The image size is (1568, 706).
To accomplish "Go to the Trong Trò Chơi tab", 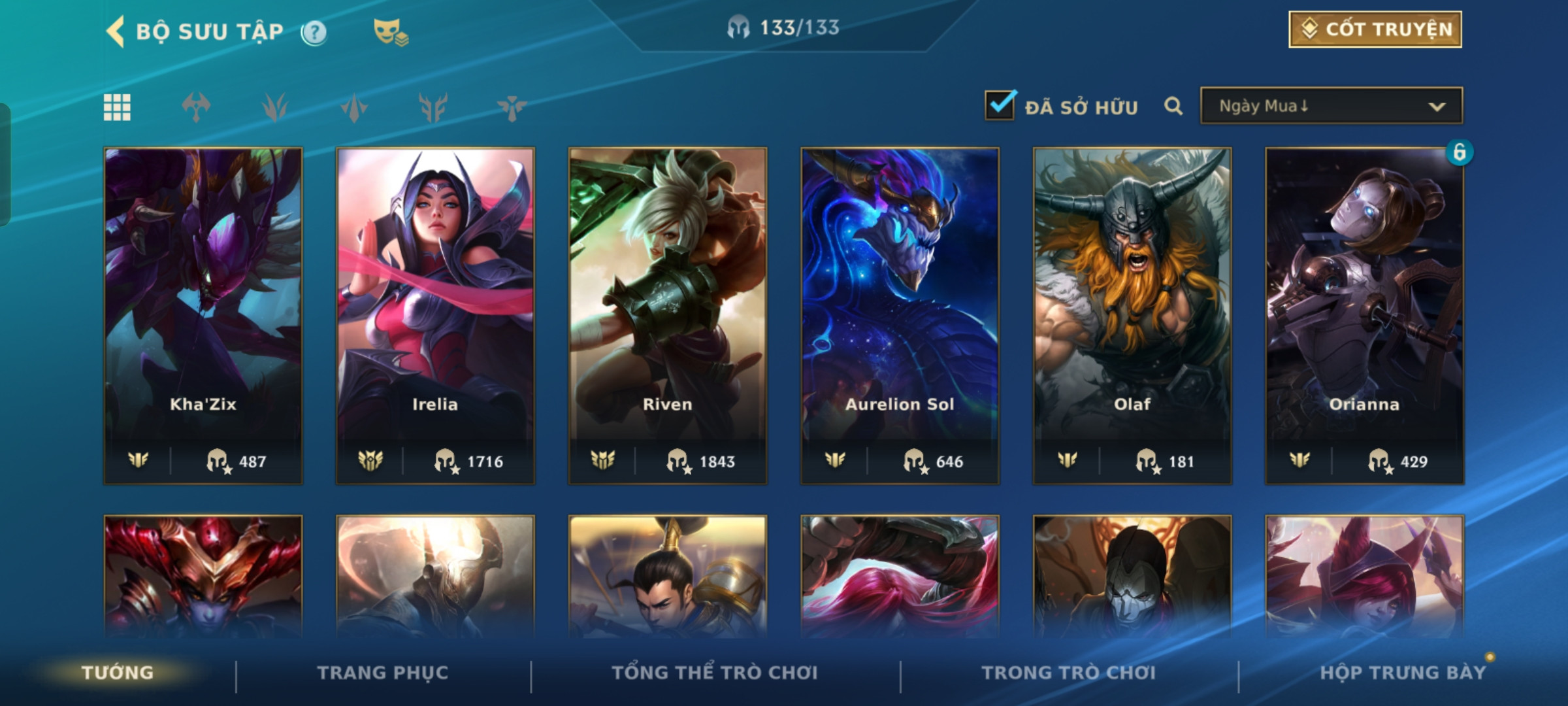I will point(1069,673).
